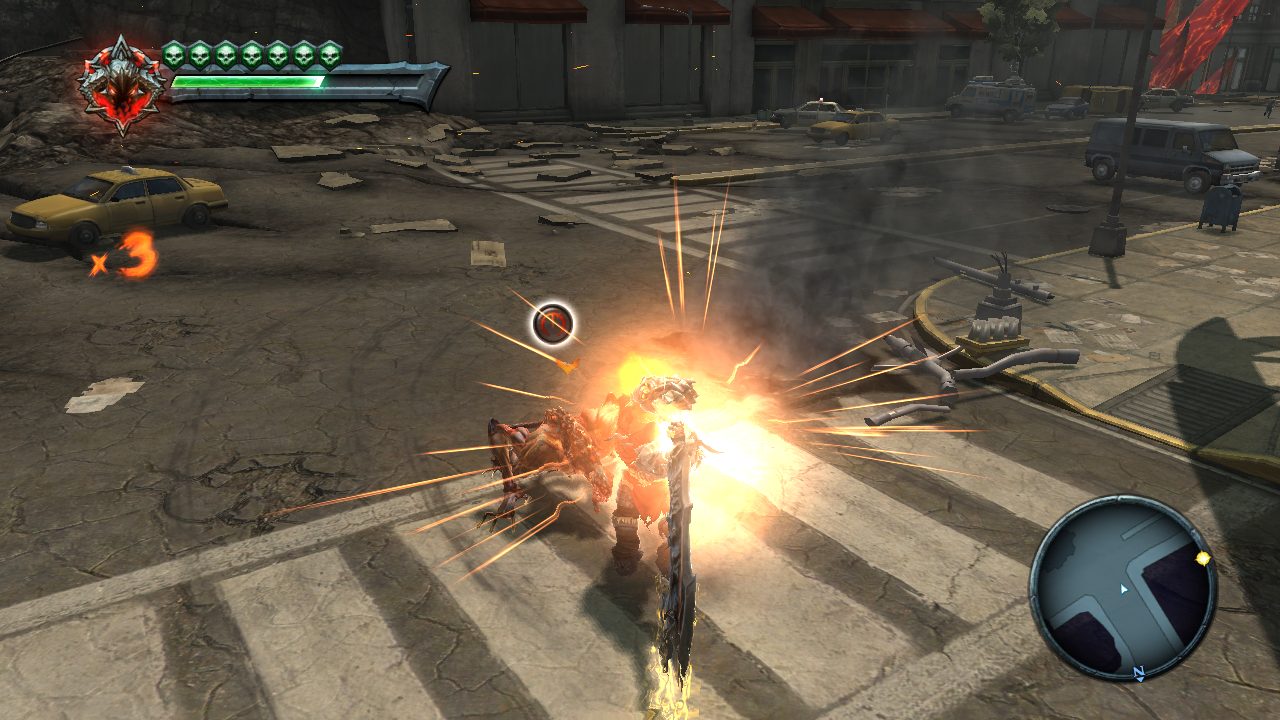Click the red horned emblem portrait

pyautogui.click(x=121, y=85)
